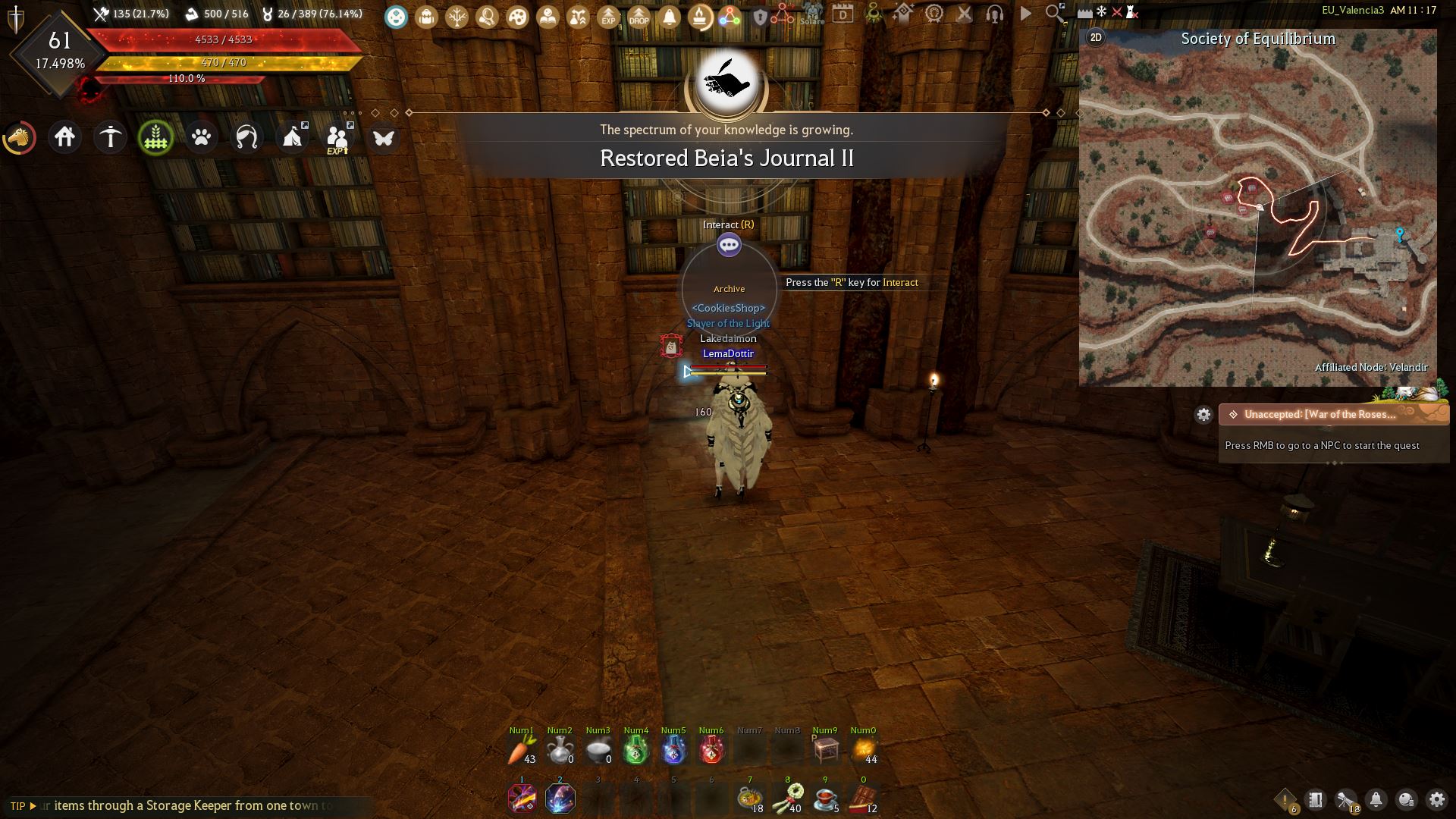Image resolution: width=1456 pixels, height=819 pixels.
Task: Expand extra toolbar icons via the play arrow
Action: pos(1025,15)
